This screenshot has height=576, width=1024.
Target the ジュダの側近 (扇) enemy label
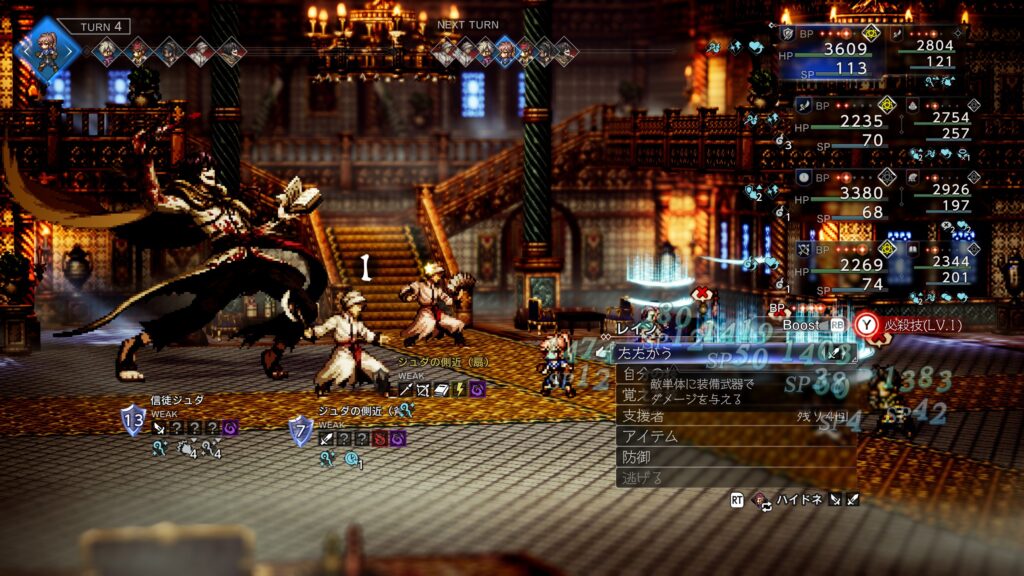[x=442, y=362]
